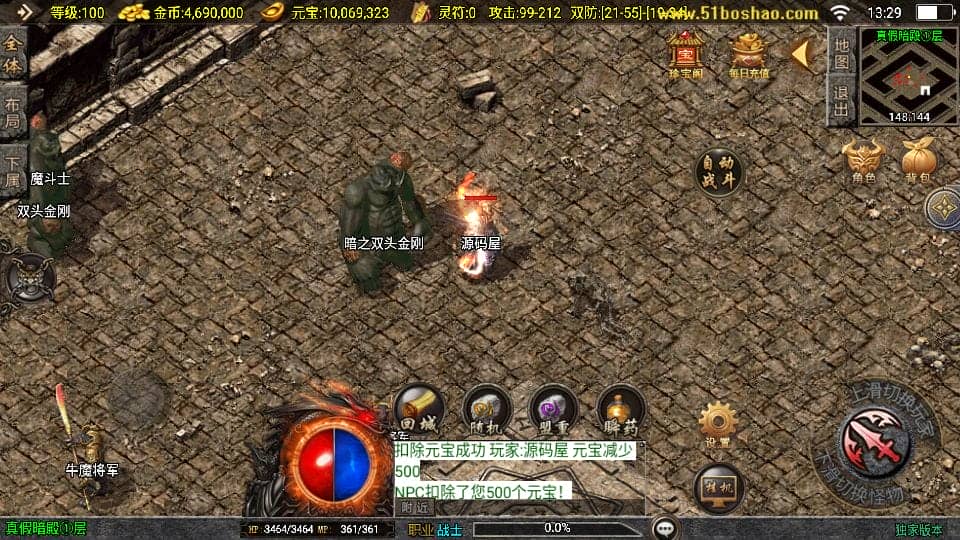
Task: Open the 珍宝阁 treasure shop
Action: click(x=687, y=54)
